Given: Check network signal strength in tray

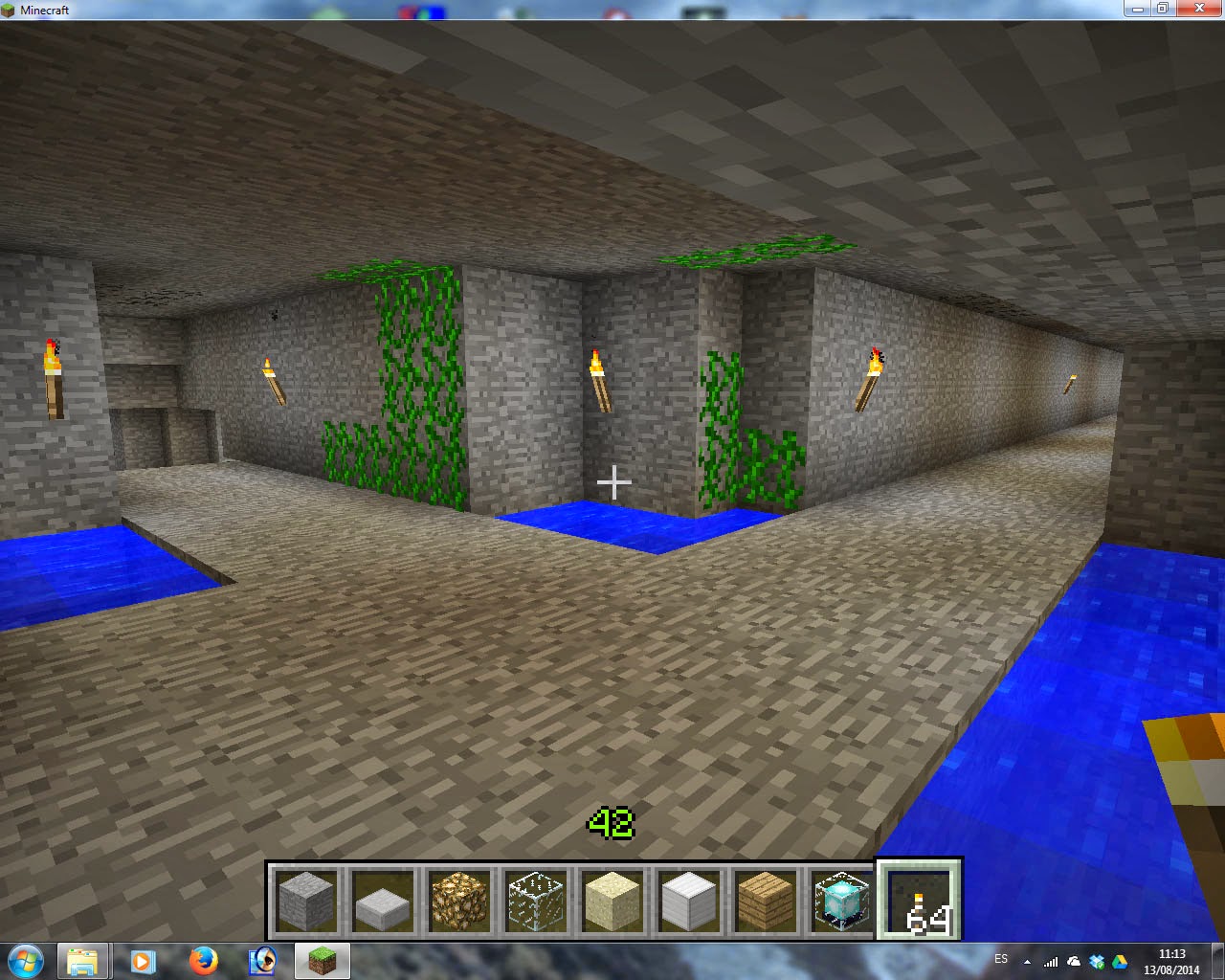Looking at the screenshot, I should 1051,961.
